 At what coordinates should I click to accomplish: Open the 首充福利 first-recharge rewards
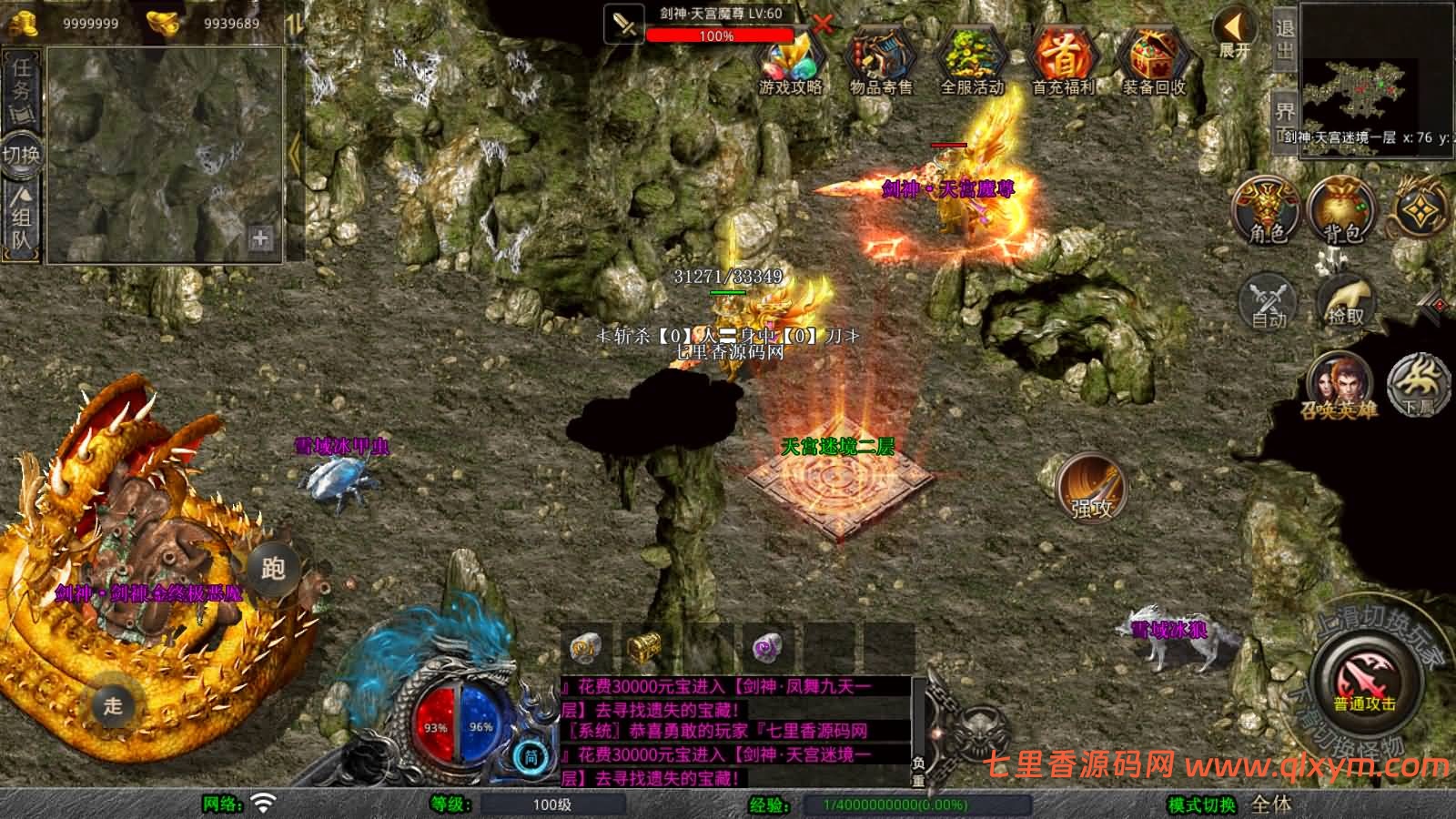pos(1063,62)
